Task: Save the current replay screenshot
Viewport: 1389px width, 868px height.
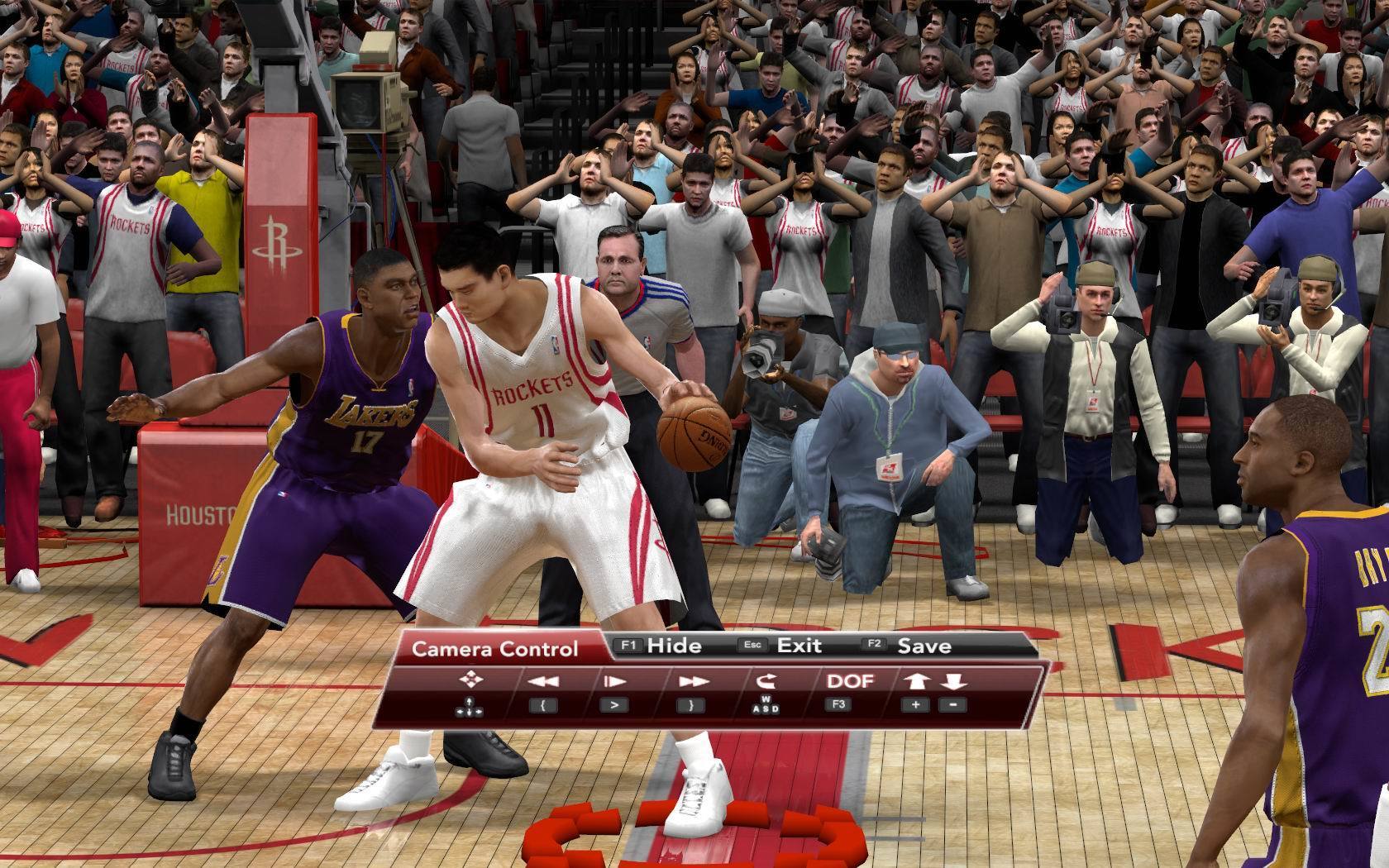Action: point(924,646)
